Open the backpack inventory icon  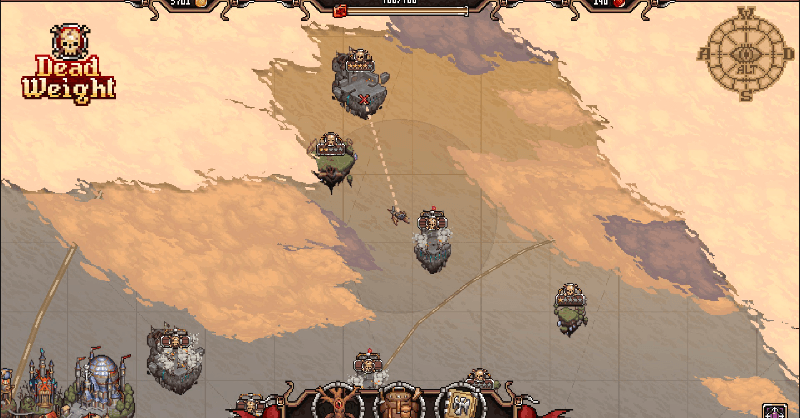tap(398, 402)
